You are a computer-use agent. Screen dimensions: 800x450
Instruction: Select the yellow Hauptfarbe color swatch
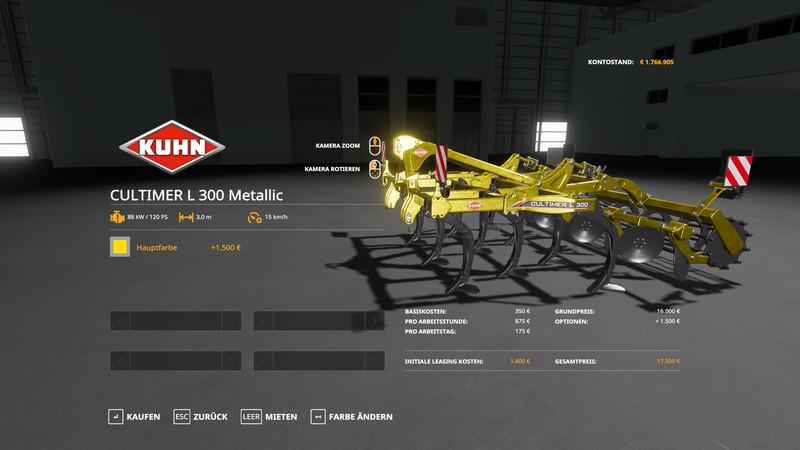click(120, 247)
